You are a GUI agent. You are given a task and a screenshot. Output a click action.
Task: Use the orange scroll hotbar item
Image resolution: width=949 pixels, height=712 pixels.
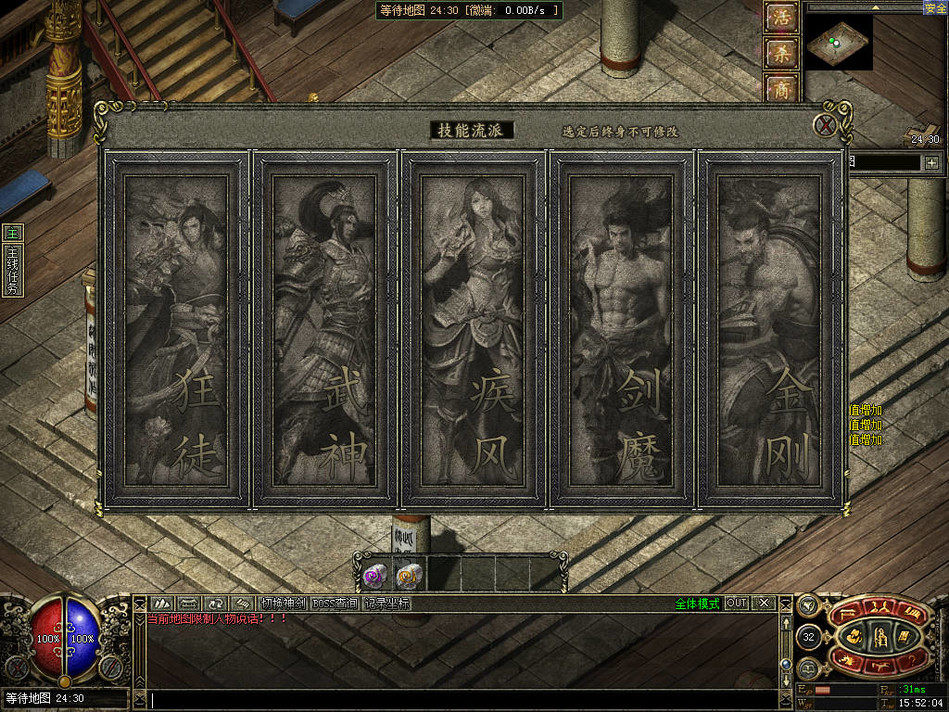pos(409,576)
